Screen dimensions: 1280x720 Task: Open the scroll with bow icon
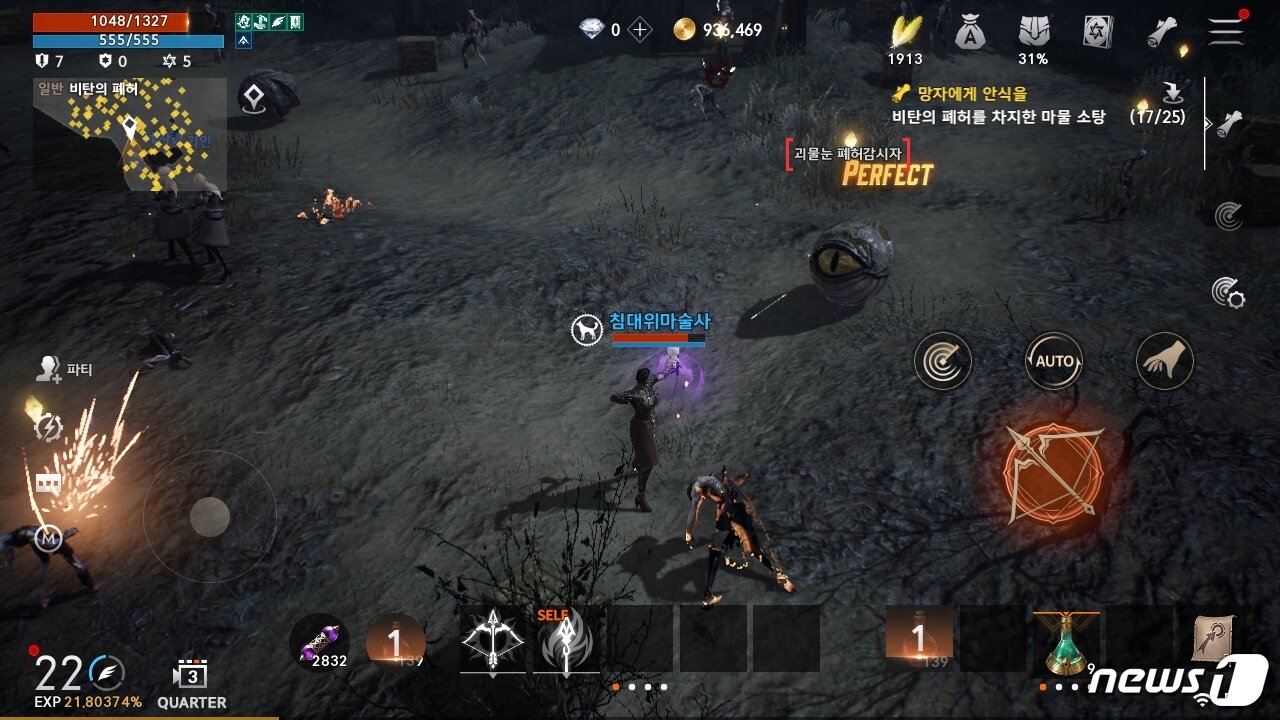click(x=1213, y=638)
